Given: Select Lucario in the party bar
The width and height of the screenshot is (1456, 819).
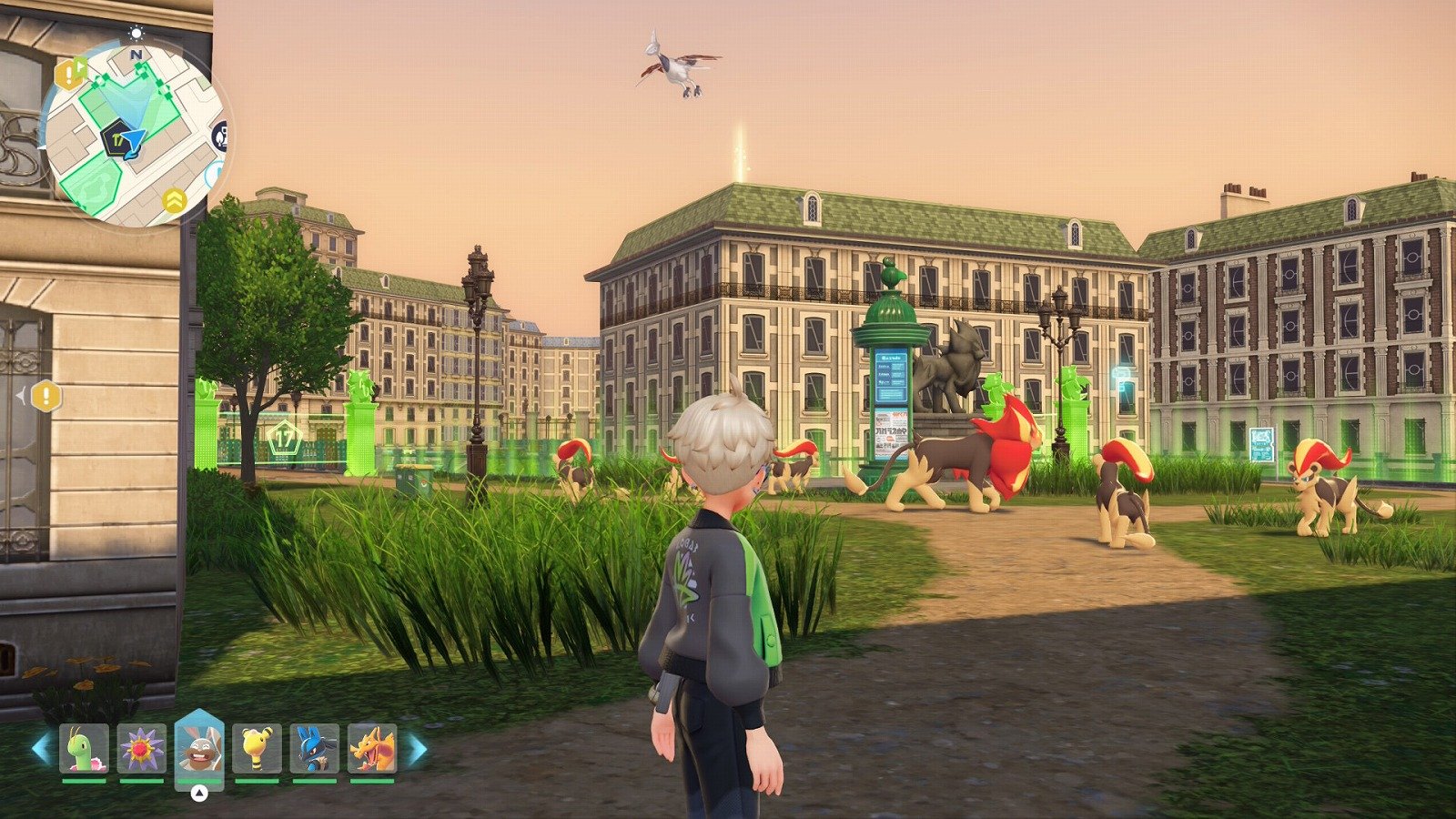Looking at the screenshot, I should pyautogui.click(x=315, y=748).
